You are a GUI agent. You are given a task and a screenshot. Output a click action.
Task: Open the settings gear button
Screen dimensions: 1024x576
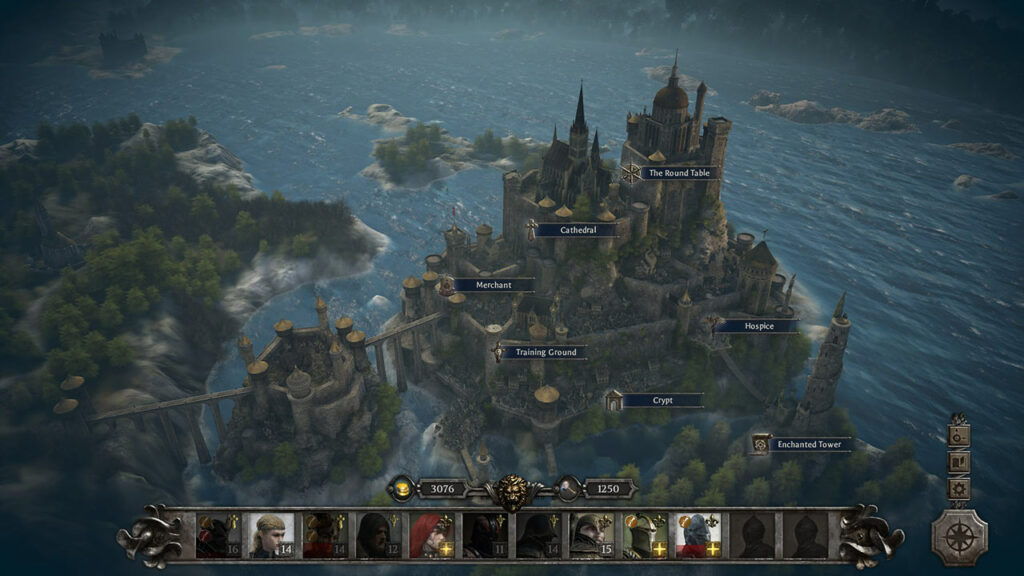[x=959, y=489]
